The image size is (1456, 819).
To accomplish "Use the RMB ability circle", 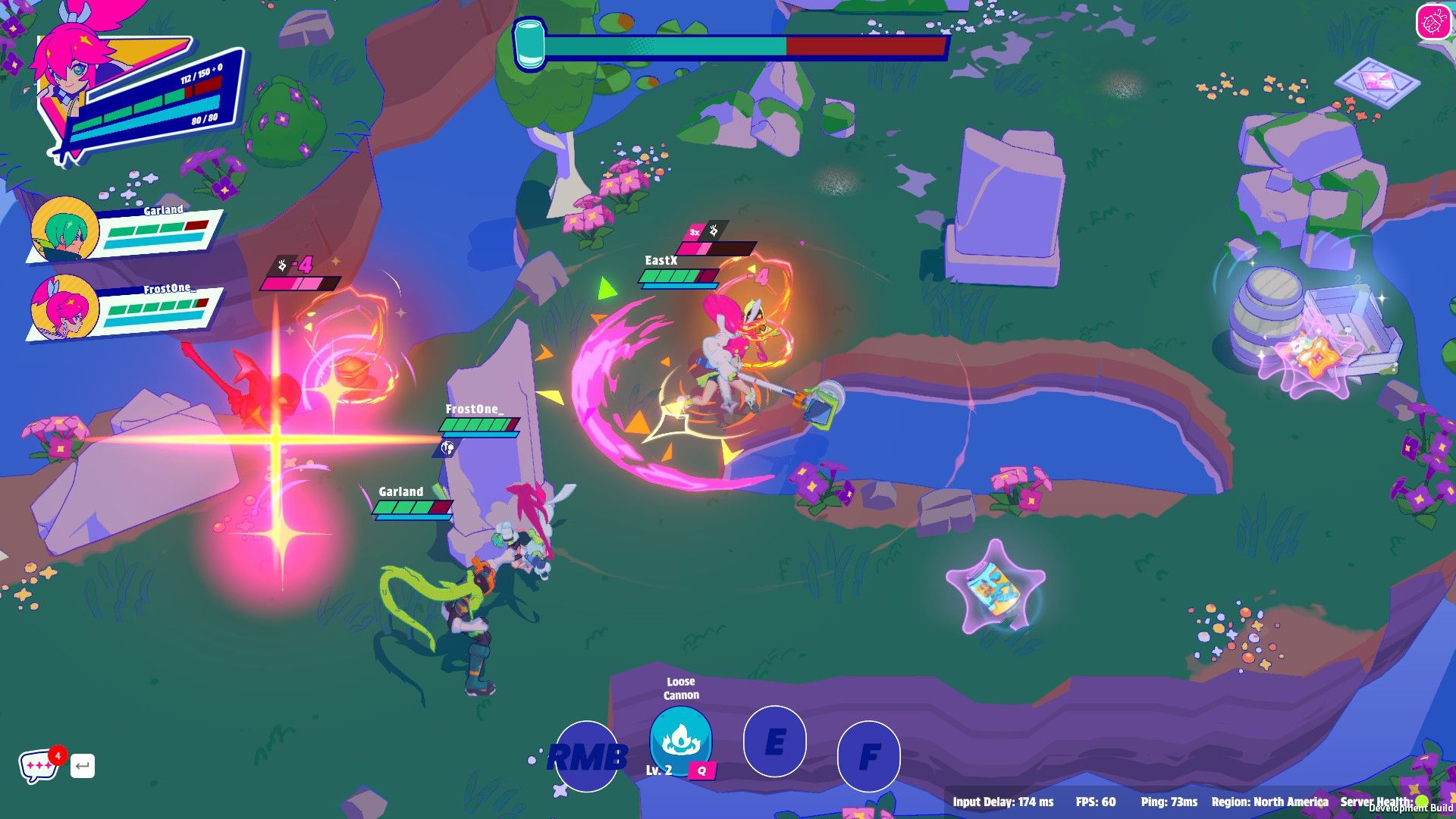I will click(x=586, y=756).
